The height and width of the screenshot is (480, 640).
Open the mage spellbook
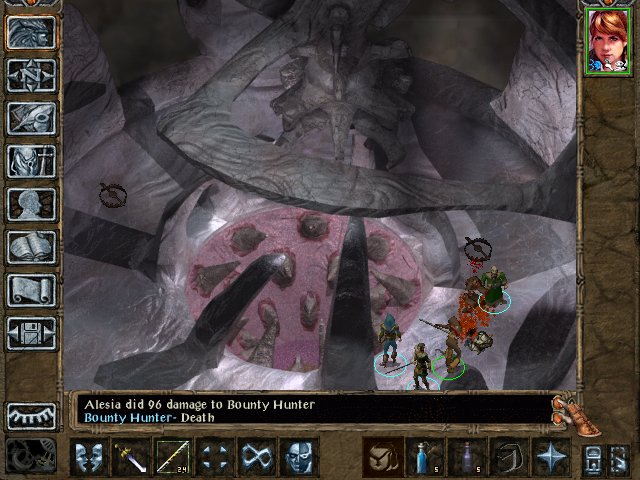point(31,247)
